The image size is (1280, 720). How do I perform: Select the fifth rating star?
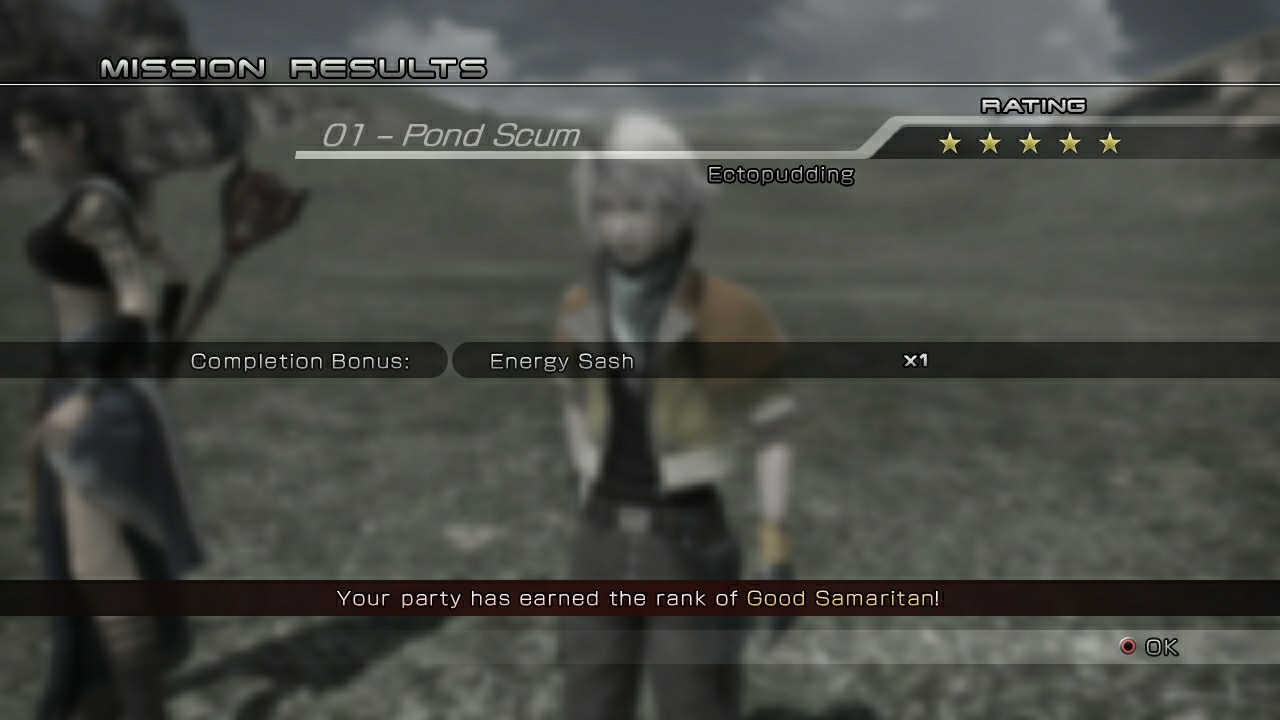click(x=1109, y=143)
